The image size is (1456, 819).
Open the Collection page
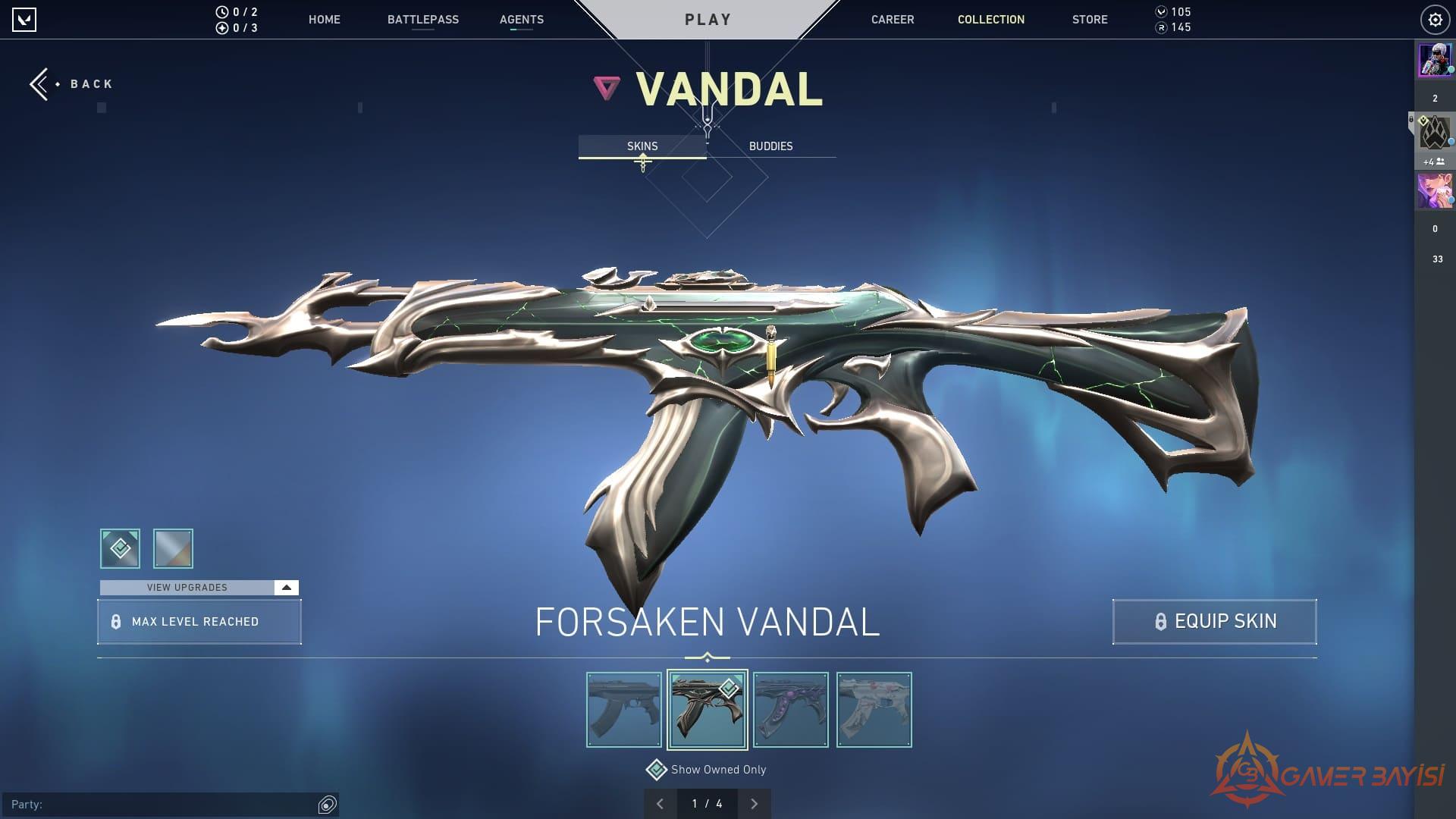pyautogui.click(x=990, y=20)
